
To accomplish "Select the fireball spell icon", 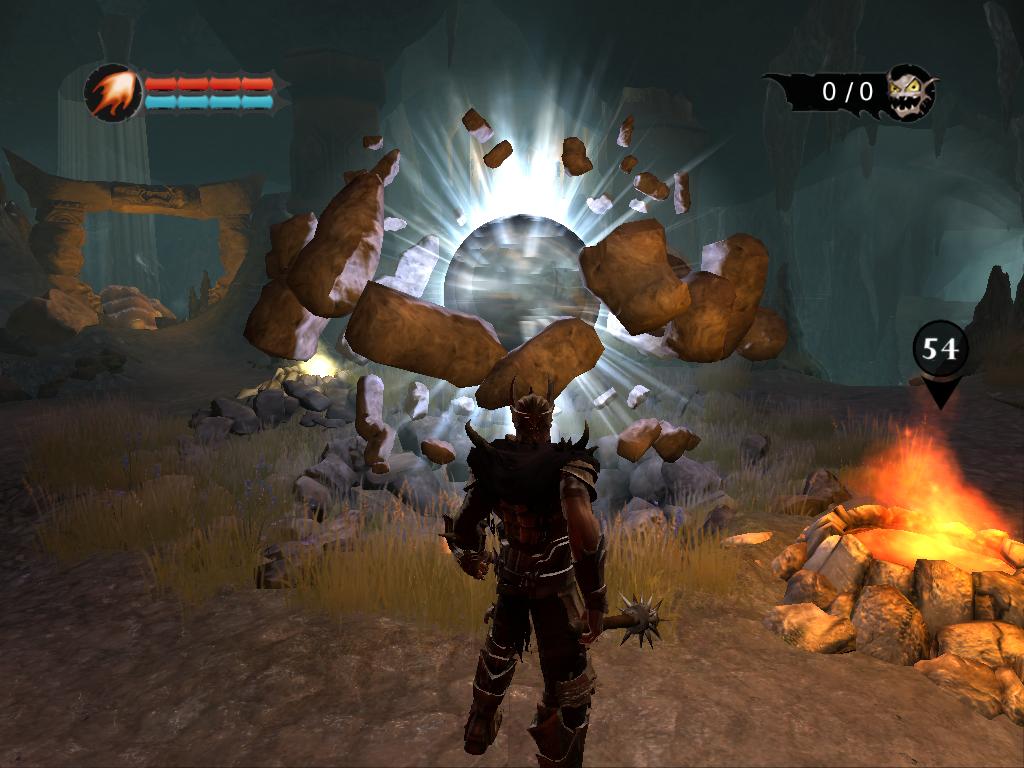I will [112, 93].
